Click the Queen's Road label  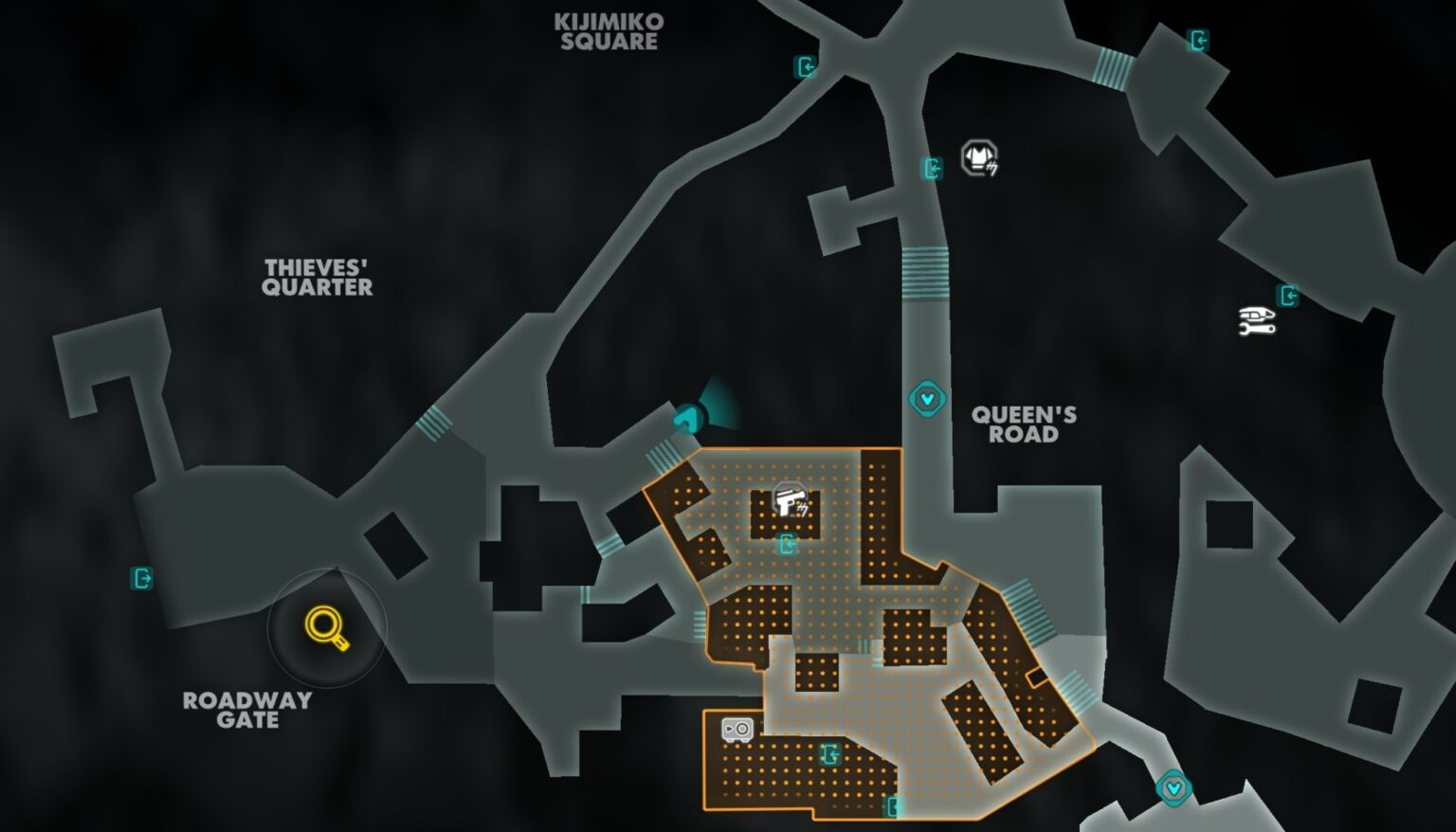point(1024,424)
